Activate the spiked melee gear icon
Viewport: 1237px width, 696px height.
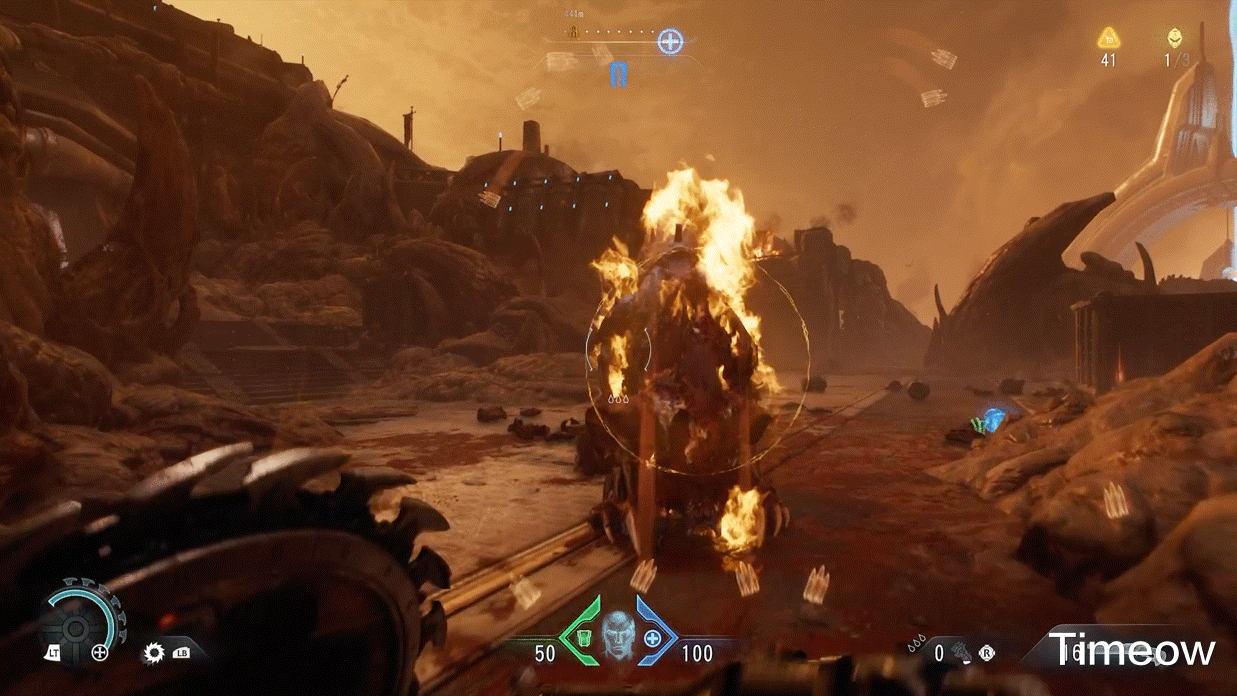(154, 653)
